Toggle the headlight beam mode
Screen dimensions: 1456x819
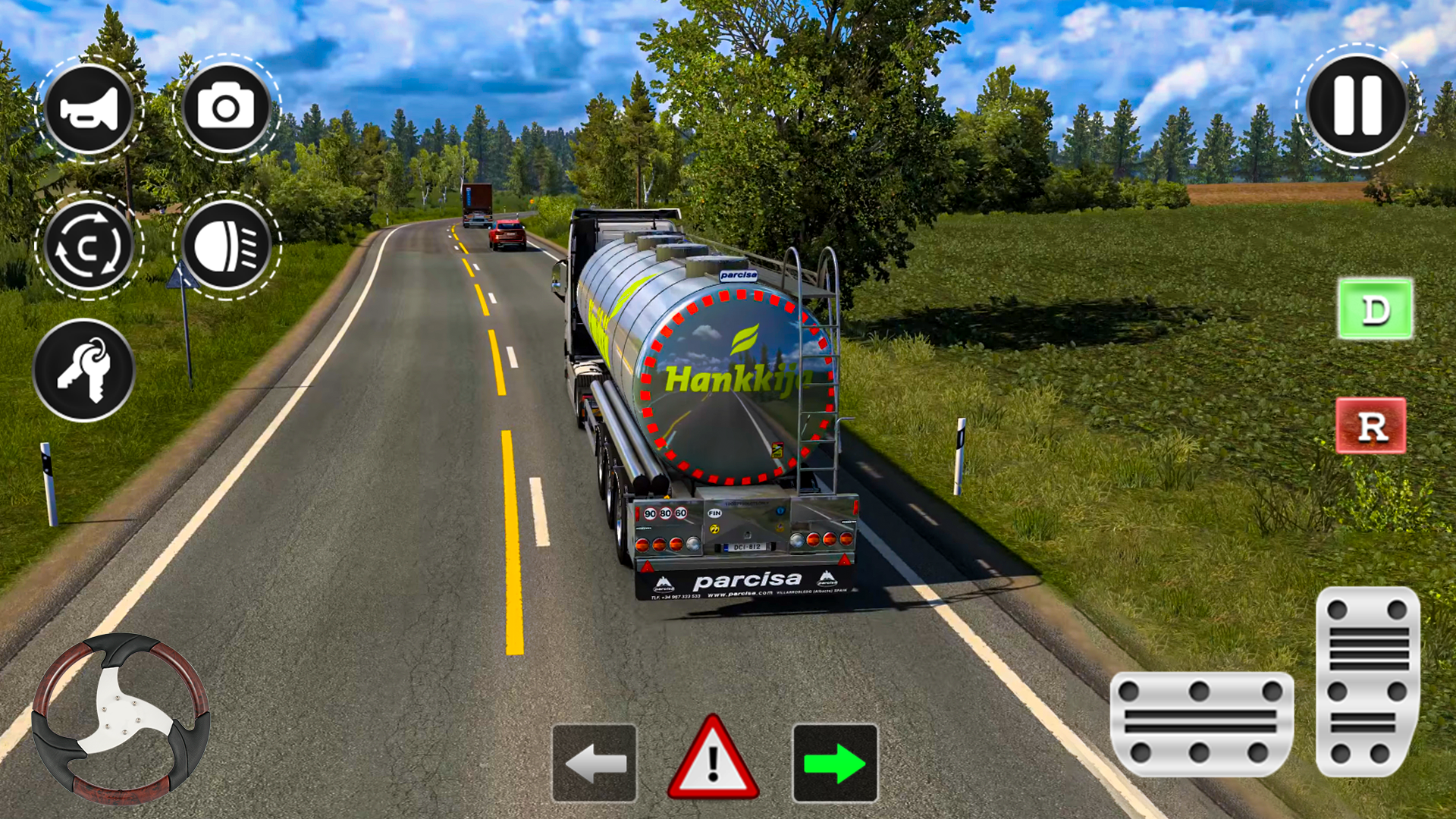[x=227, y=245]
